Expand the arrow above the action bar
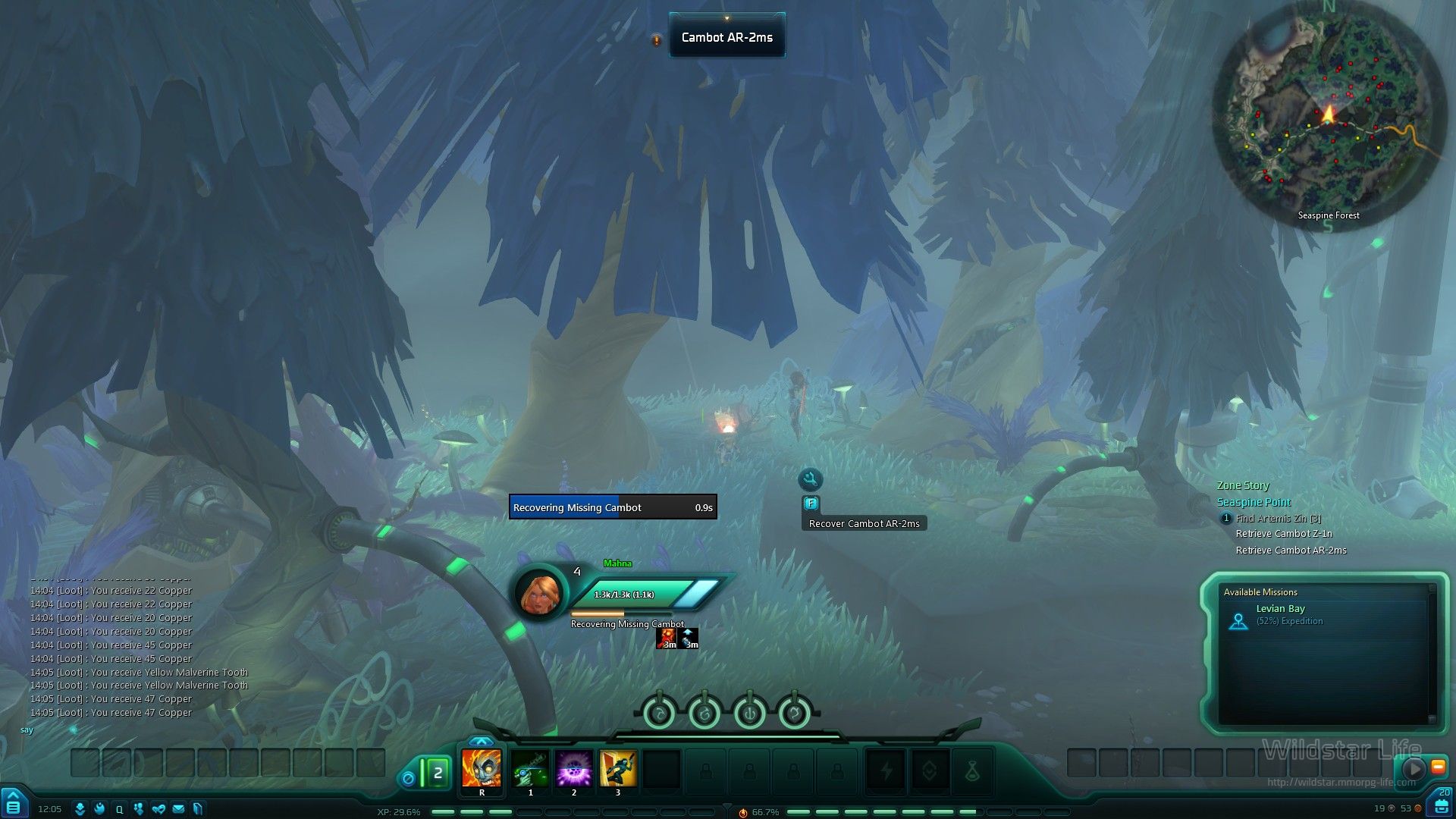 pyautogui.click(x=481, y=741)
